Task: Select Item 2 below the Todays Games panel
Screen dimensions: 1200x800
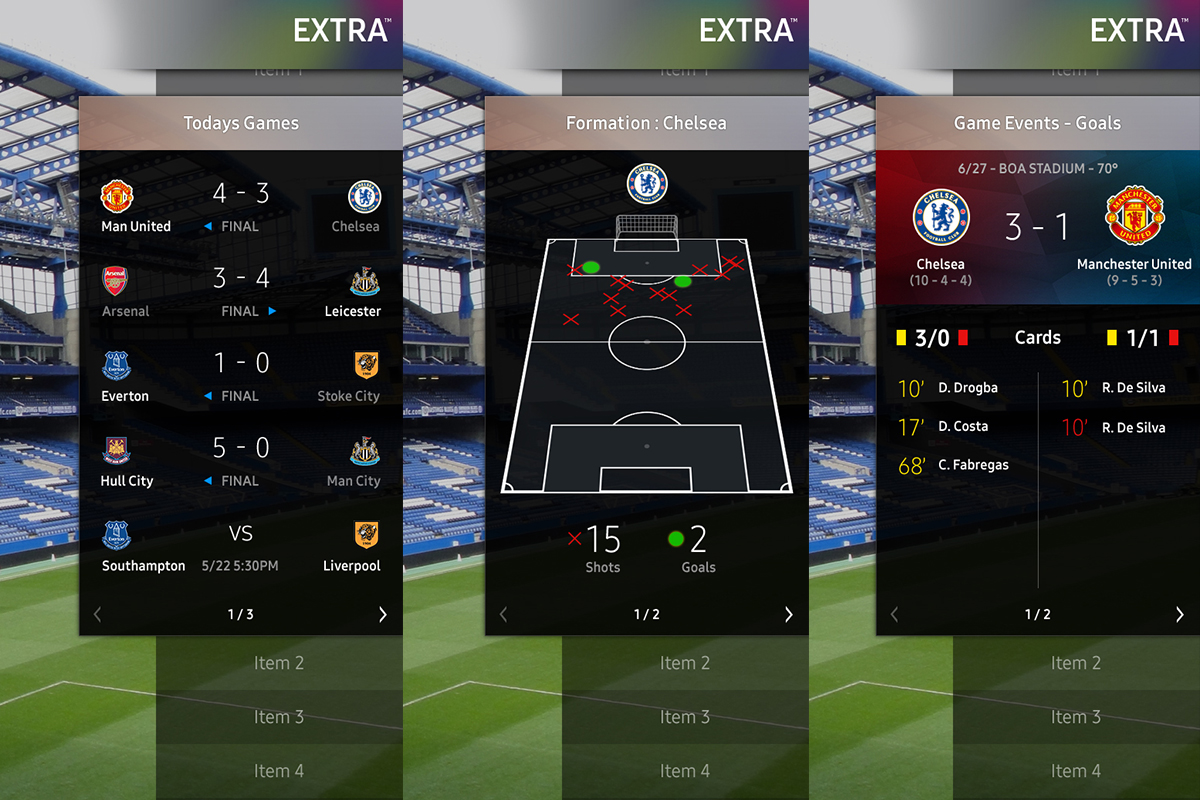Action: [279, 663]
